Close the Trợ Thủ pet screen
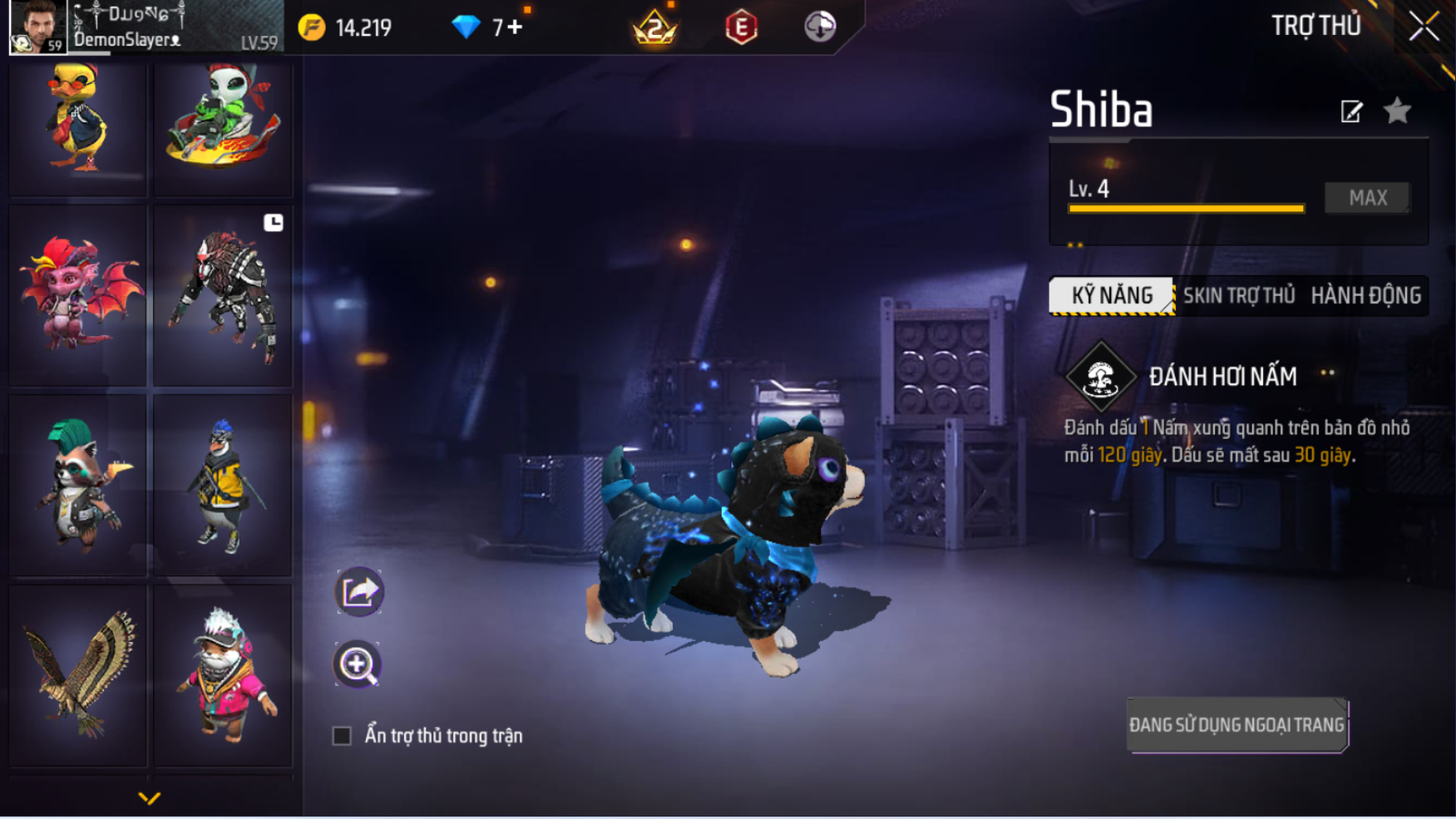 click(1424, 27)
